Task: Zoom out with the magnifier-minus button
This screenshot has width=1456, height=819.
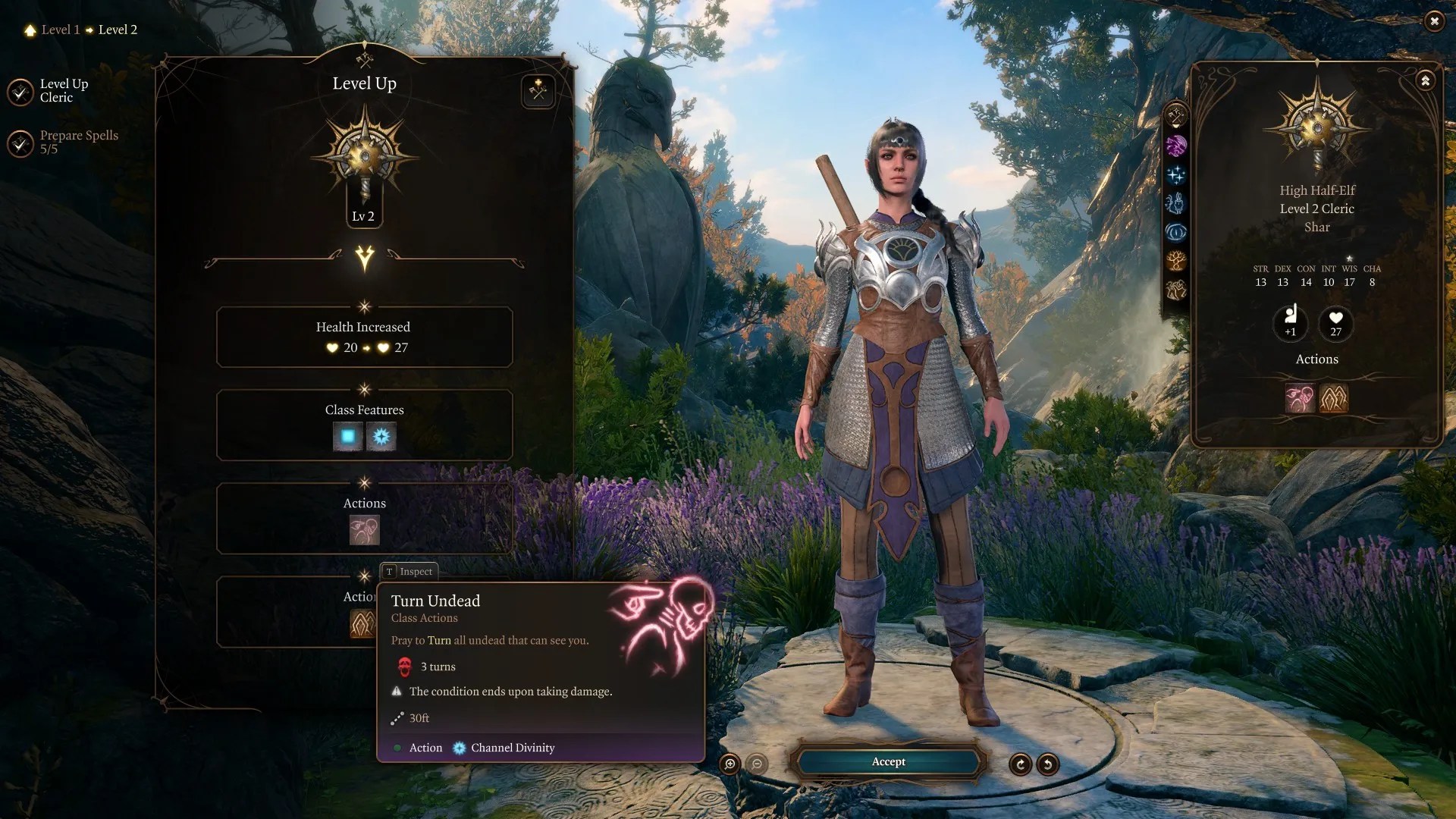Action: tap(757, 764)
